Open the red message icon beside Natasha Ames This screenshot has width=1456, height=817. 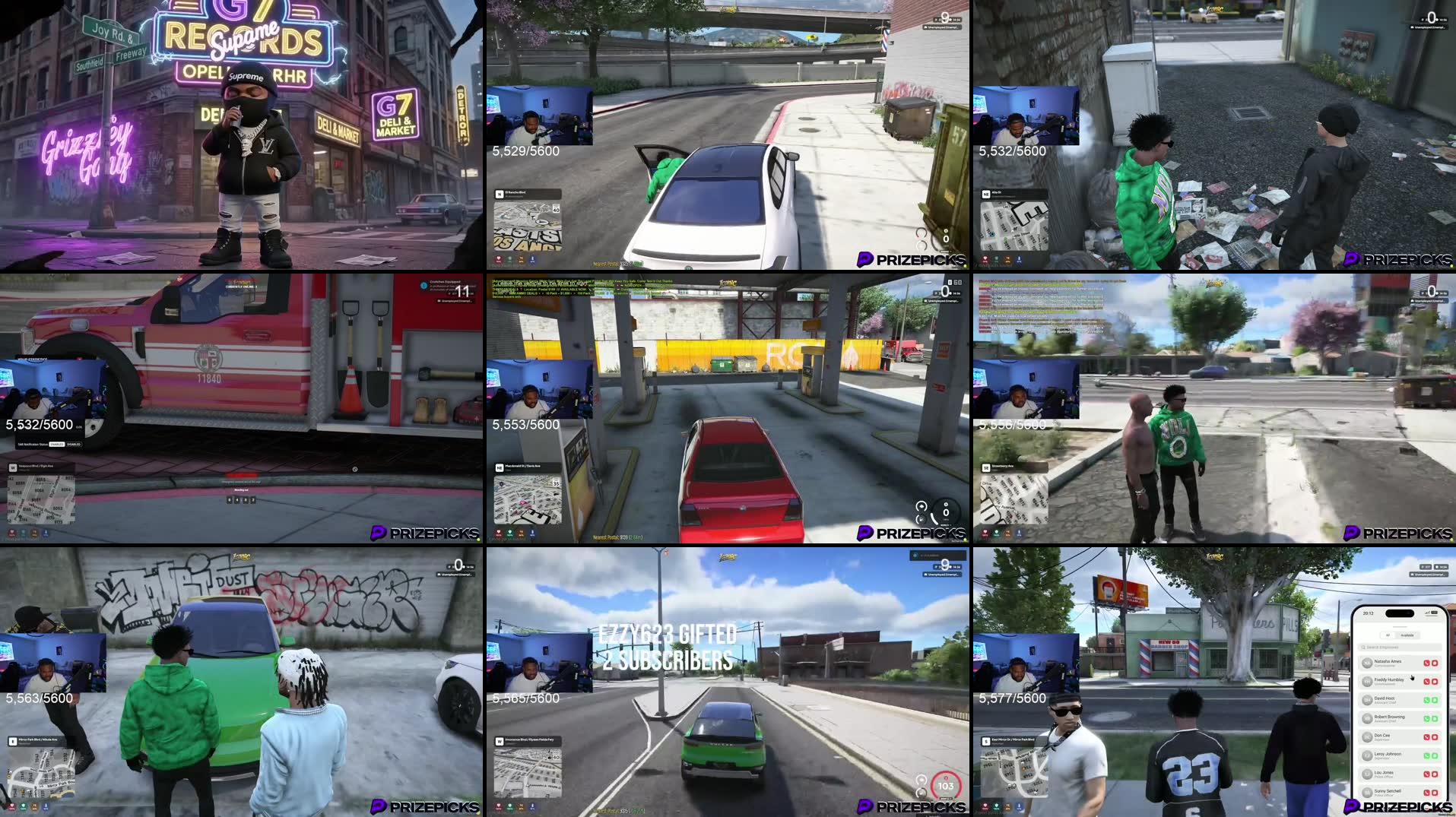tap(1434, 663)
